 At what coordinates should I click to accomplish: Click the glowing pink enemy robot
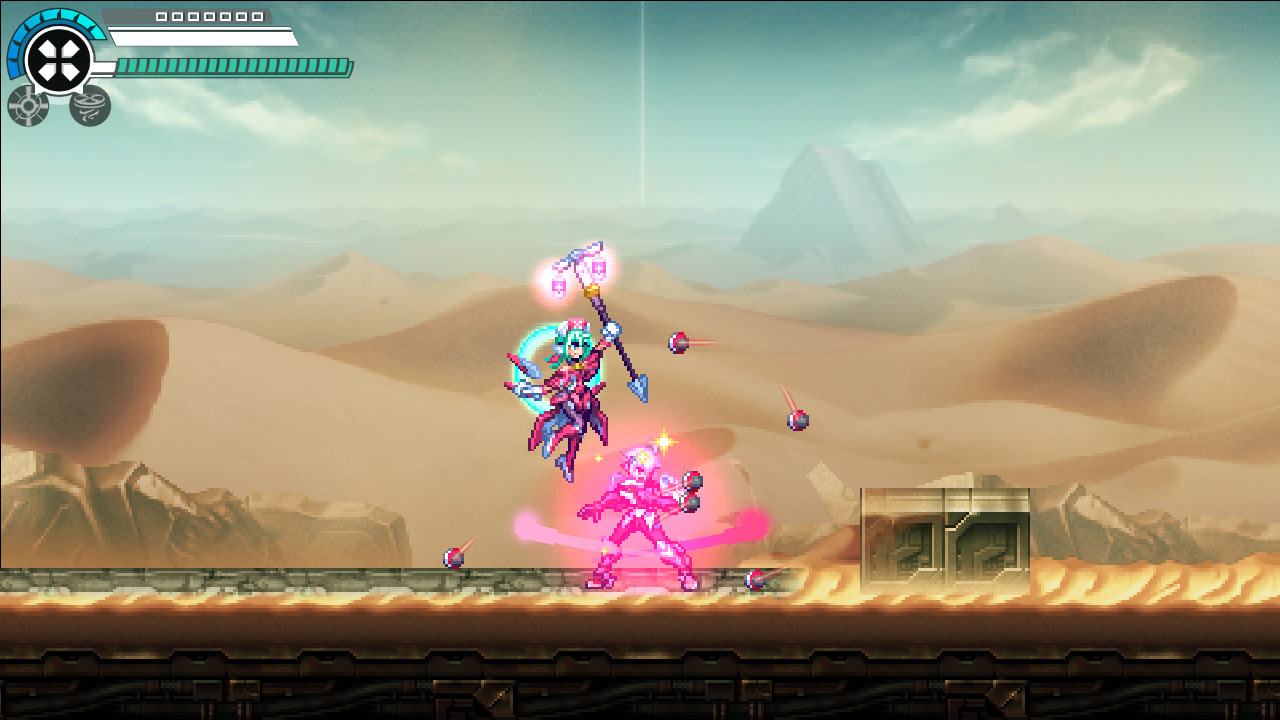pyautogui.click(x=645, y=515)
